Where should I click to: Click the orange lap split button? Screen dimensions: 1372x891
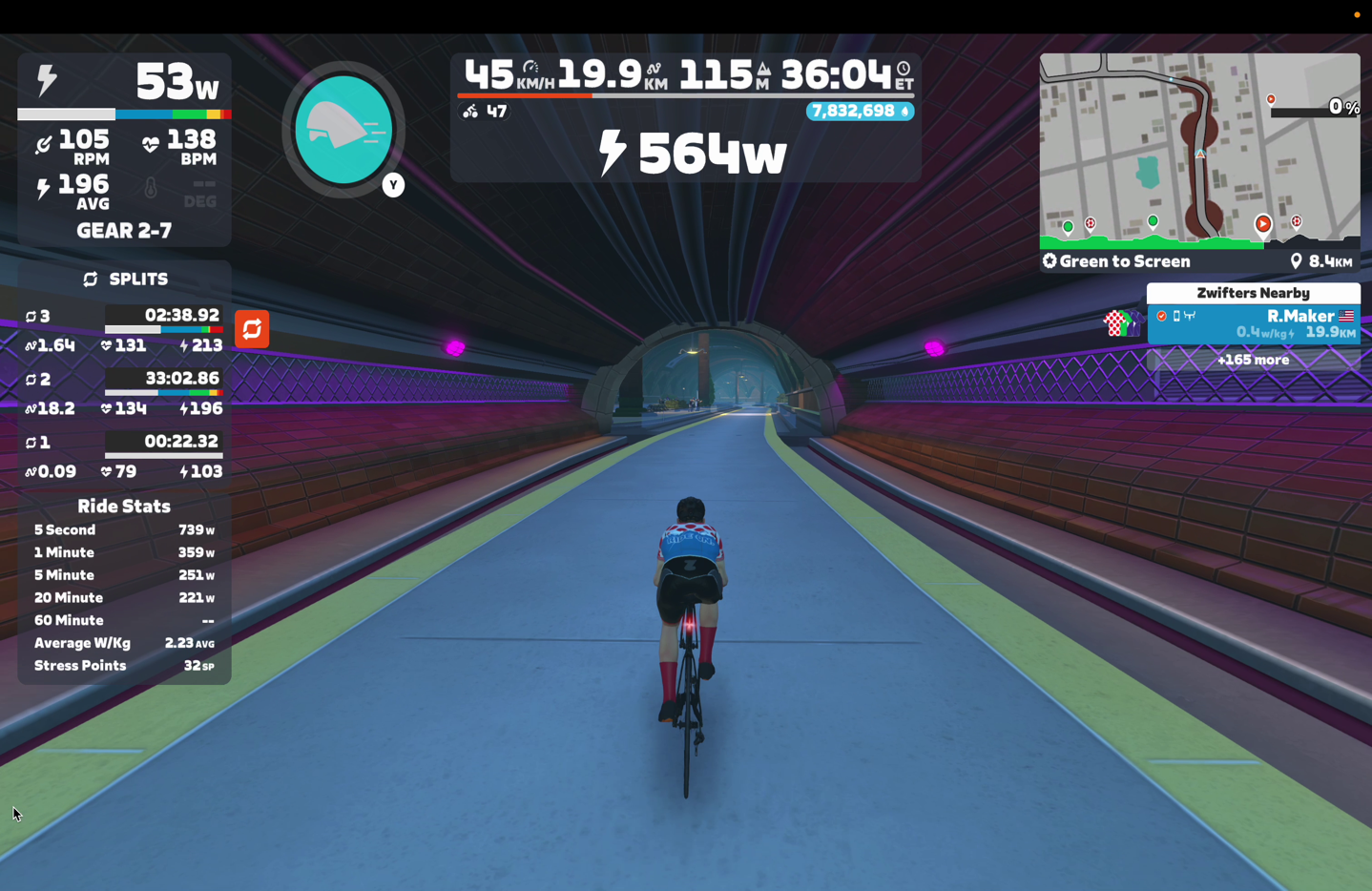[252, 329]
